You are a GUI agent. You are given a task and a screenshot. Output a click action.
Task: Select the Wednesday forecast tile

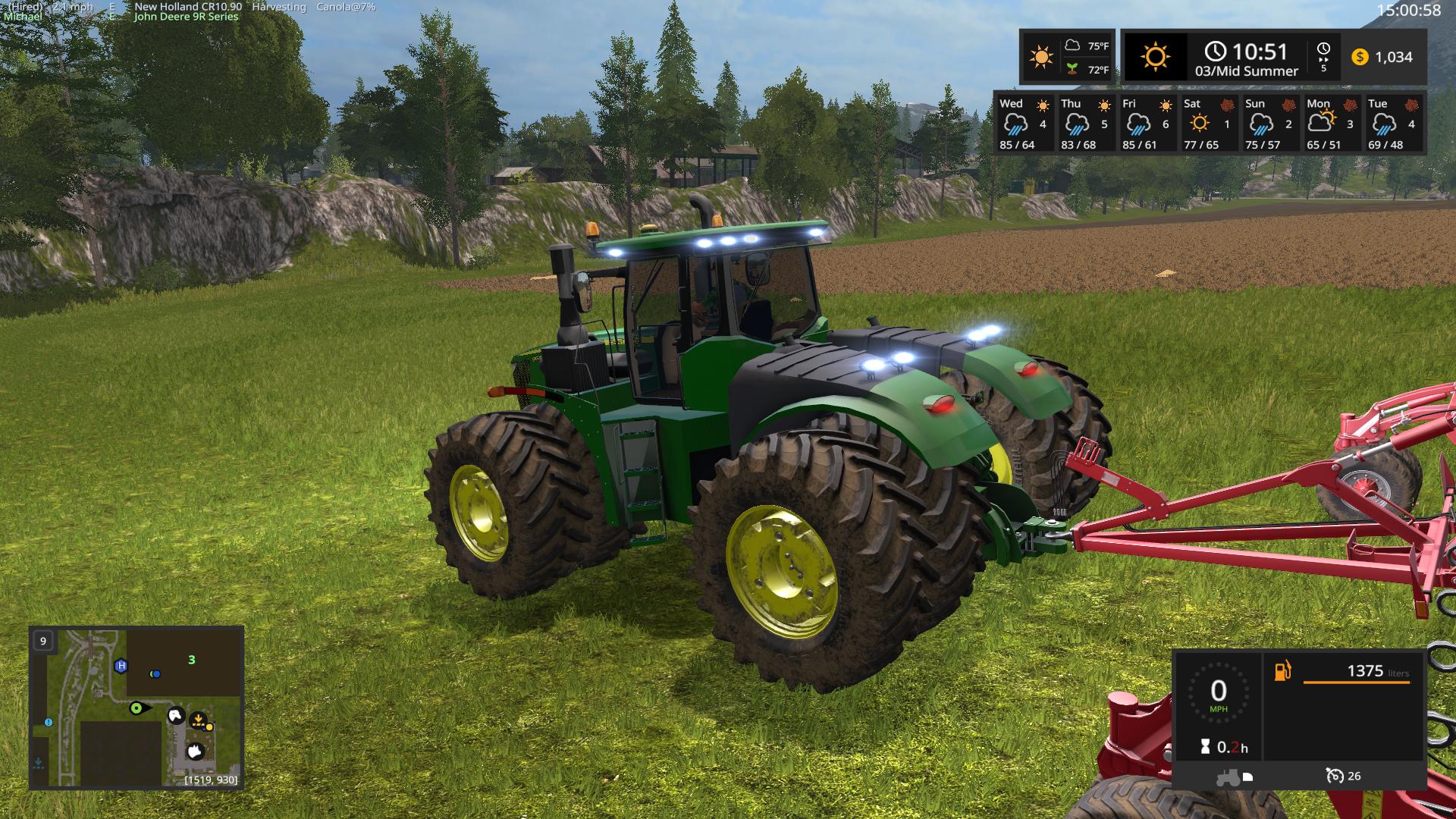coord(1024,123)
